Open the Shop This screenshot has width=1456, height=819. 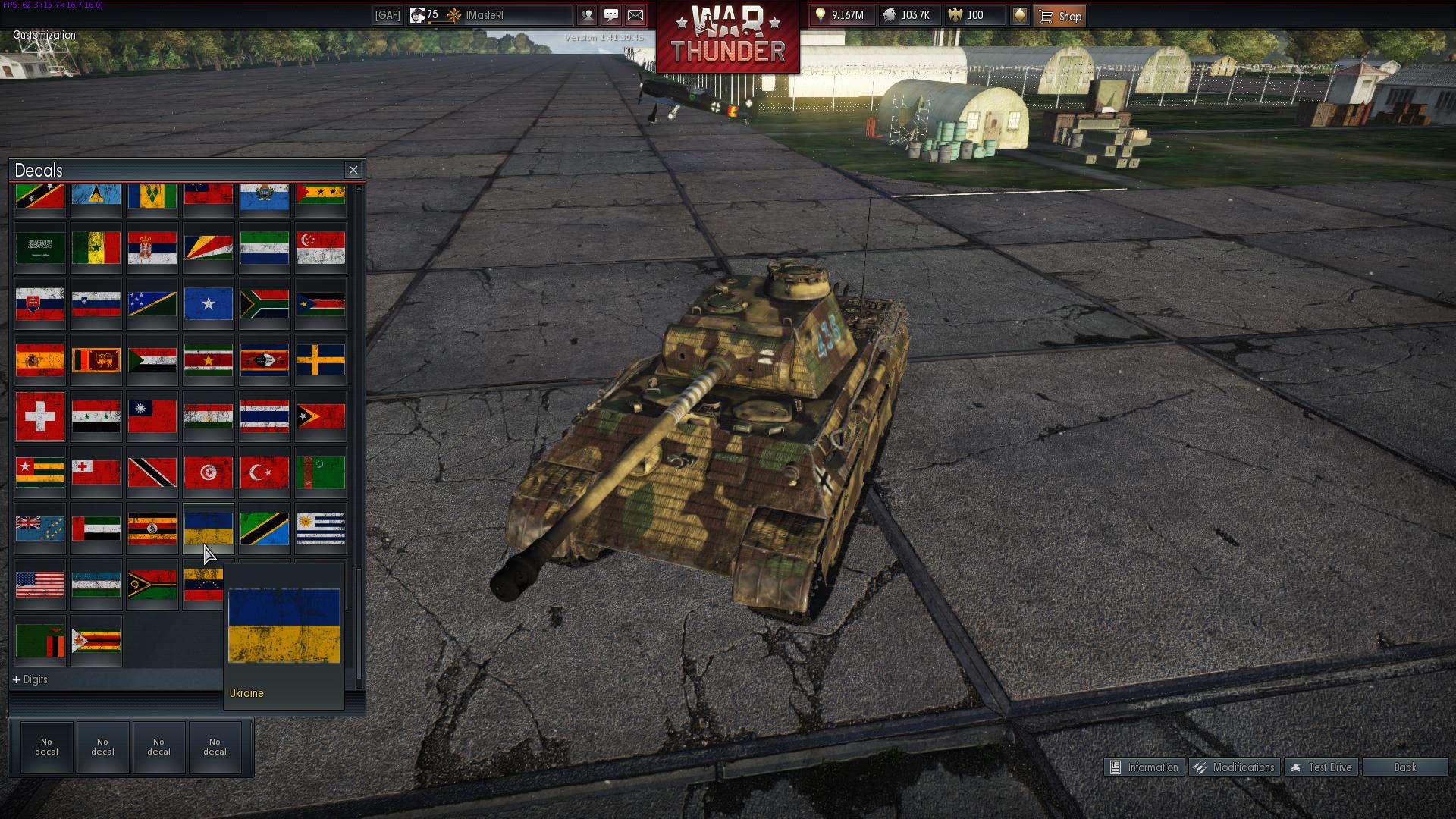click(x=1060, y=16)
